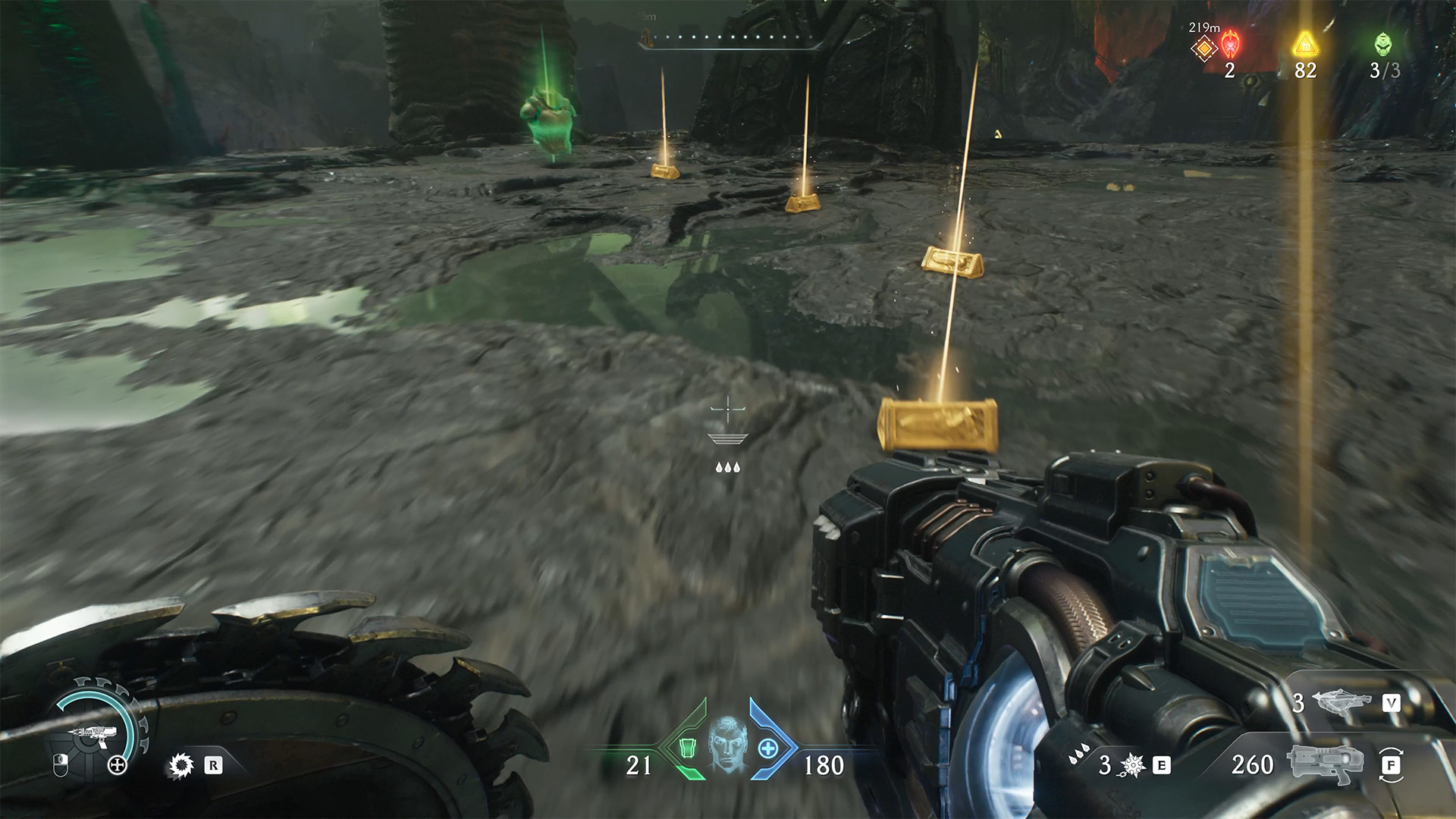Activate the spiked flail ability icon
This screenshot has width=1456, height=819.
pos(1133,766)
